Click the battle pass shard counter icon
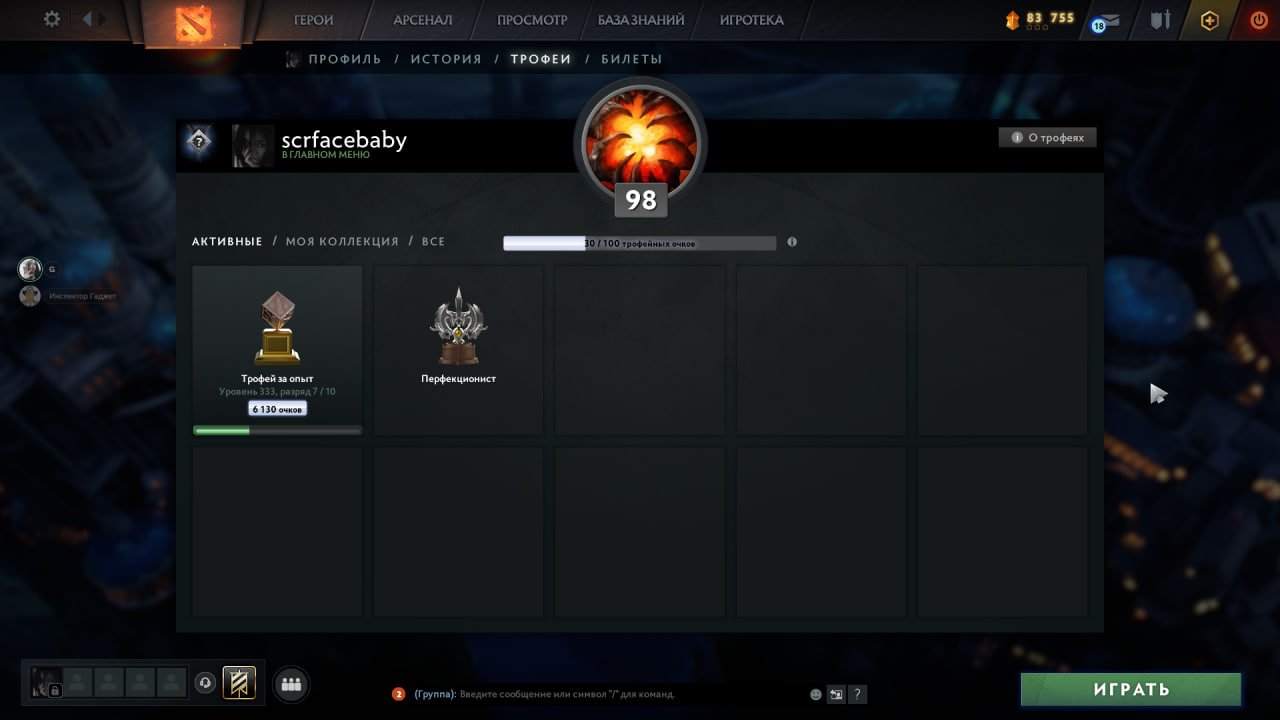The image size is (1280, 720). (x=1011, y=18)
